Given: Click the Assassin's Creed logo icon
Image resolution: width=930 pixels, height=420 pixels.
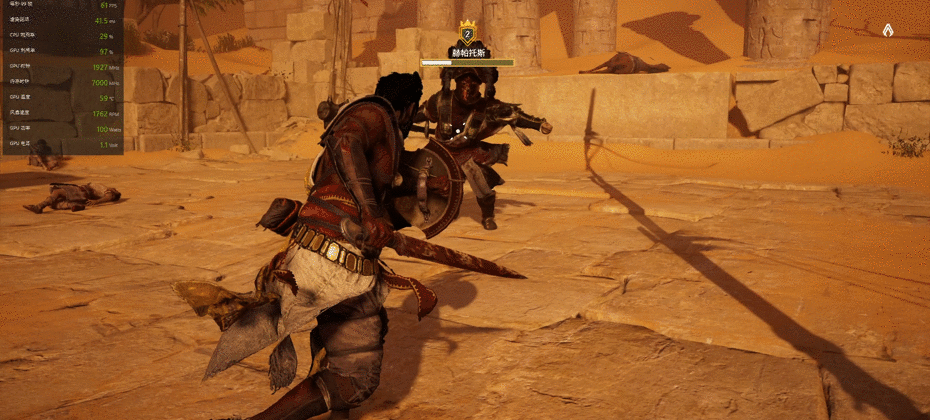Looking at the screenshot, I should pyautogui.click(x=889, y=31).
